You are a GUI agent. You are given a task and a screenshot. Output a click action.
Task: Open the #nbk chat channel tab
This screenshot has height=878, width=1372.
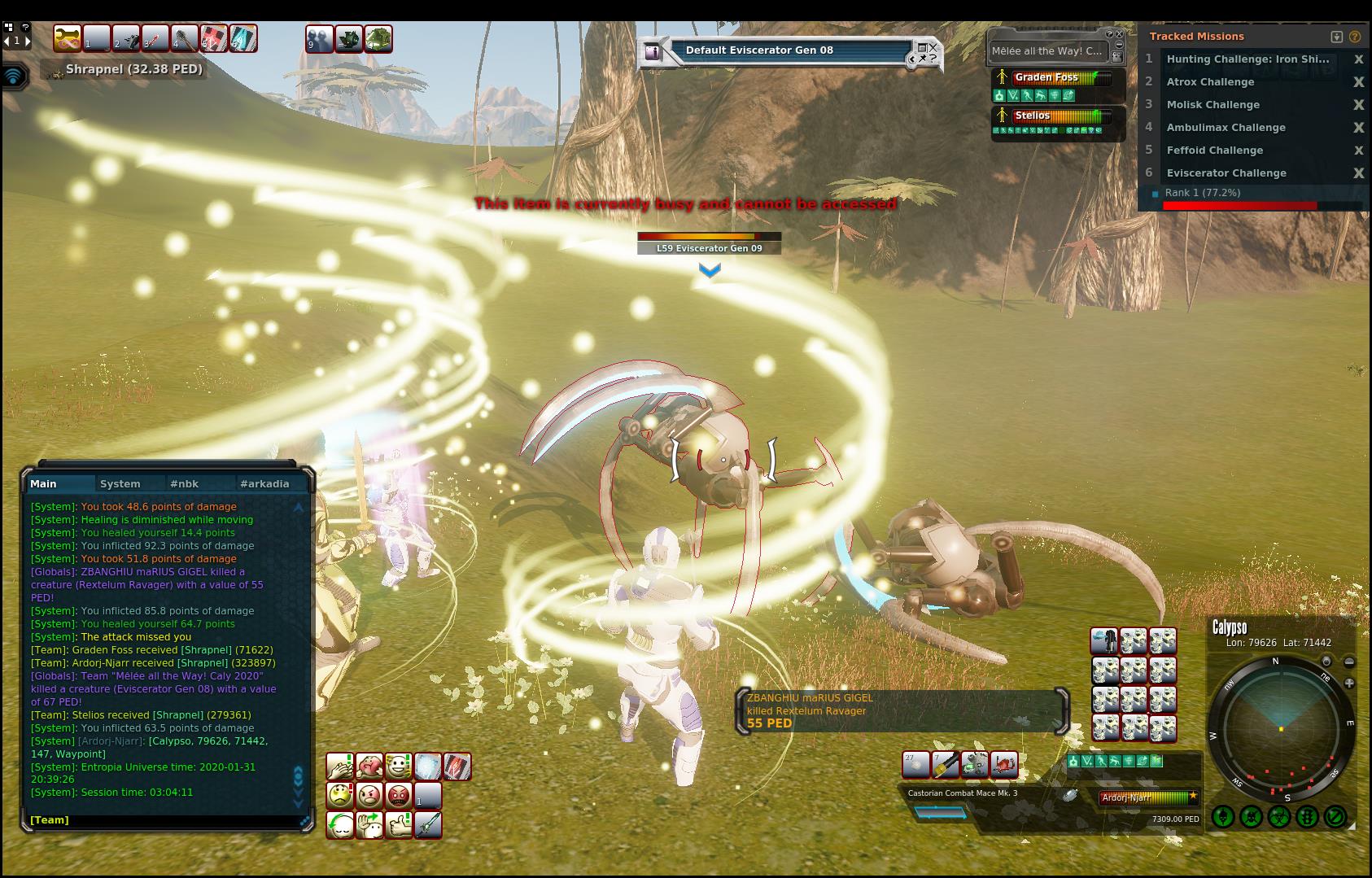pos(184,483)
